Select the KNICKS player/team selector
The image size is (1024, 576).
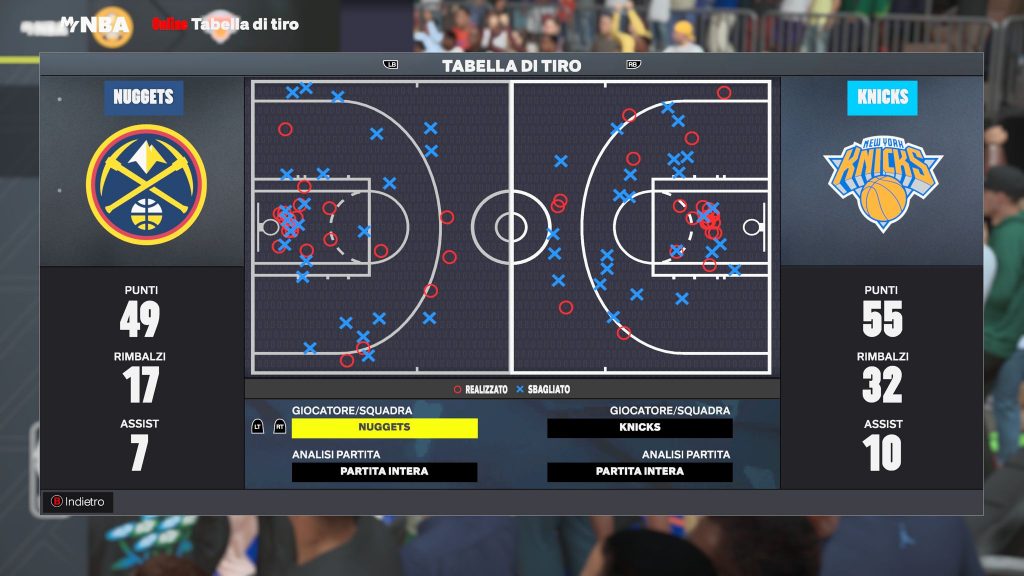click(x=640, y=428)
